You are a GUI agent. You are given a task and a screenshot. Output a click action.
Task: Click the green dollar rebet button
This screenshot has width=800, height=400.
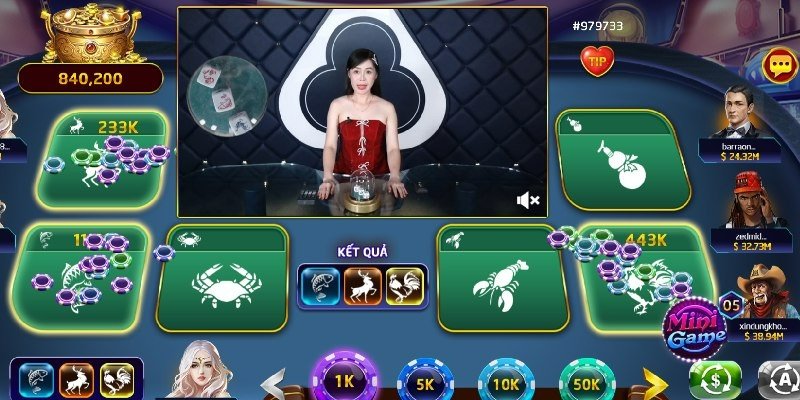coord(715,381)
